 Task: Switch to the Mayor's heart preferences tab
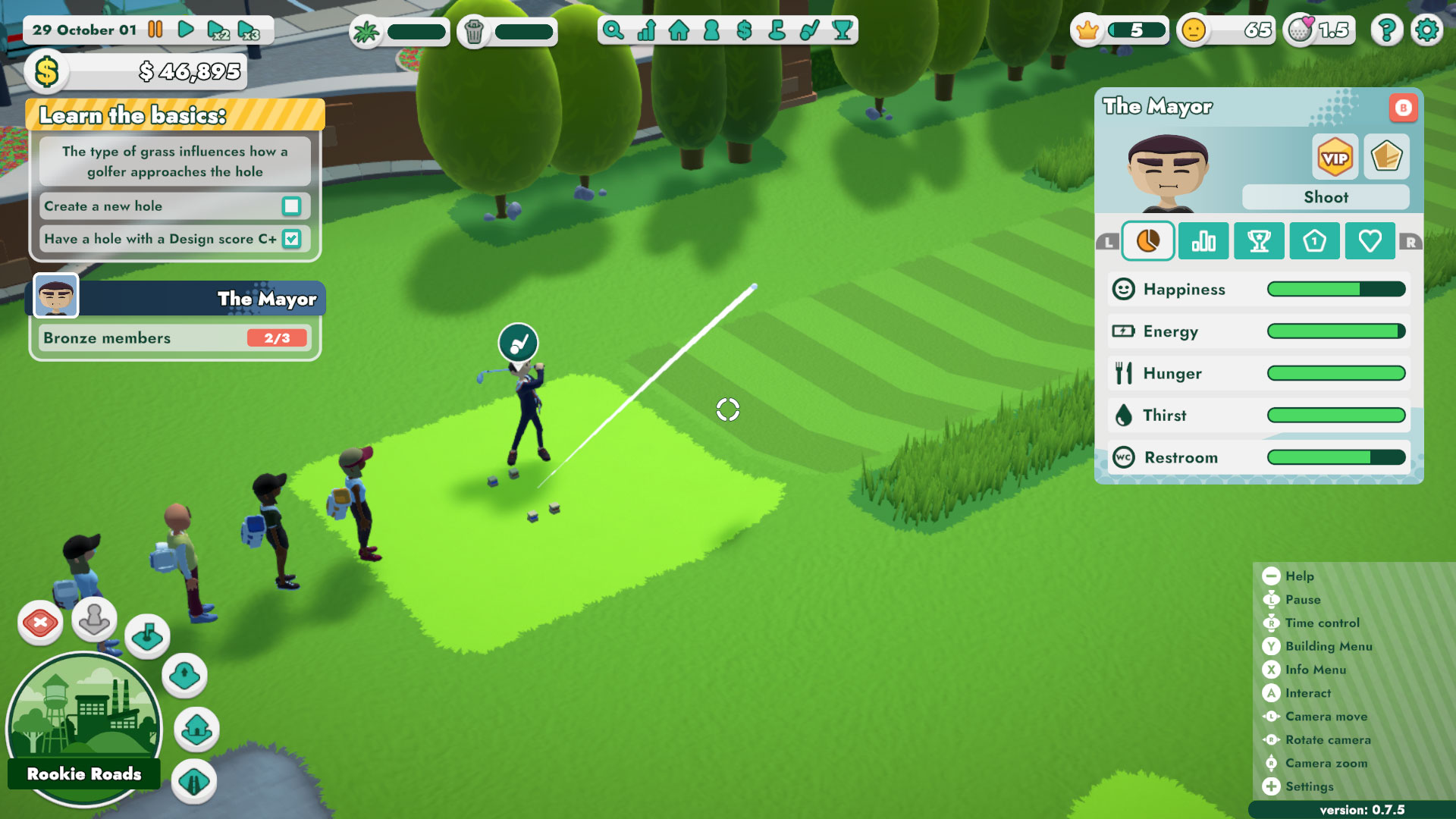point(1370,240)
